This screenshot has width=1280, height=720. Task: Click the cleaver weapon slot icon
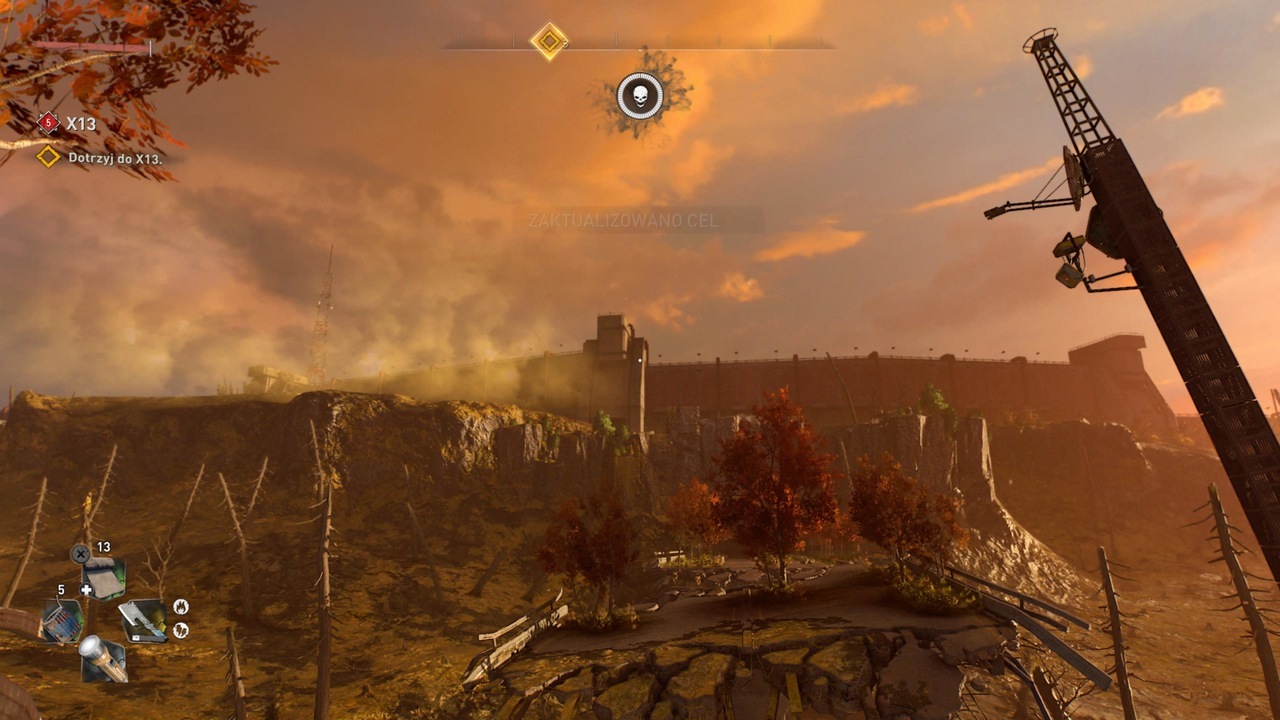pyautogui.click(x=145, y=620)
